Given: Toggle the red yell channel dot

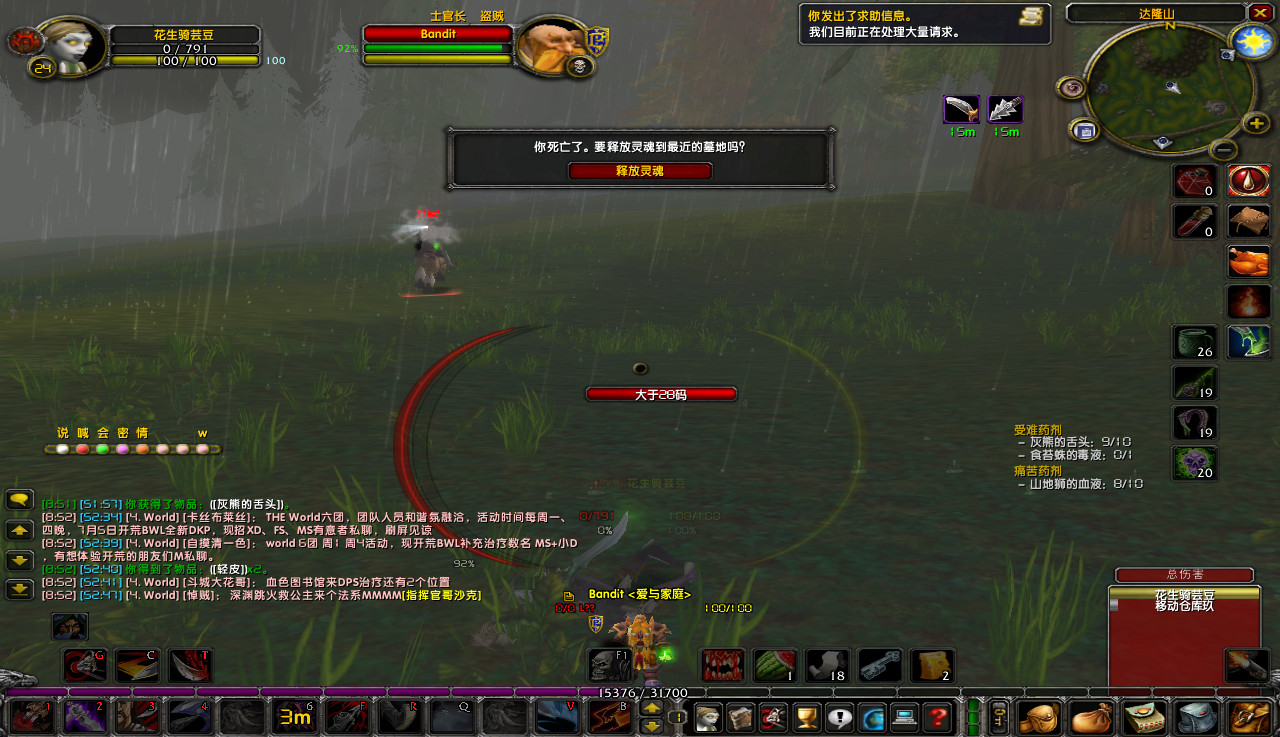Looking at the screenshot, I should [x=83, y=447].
